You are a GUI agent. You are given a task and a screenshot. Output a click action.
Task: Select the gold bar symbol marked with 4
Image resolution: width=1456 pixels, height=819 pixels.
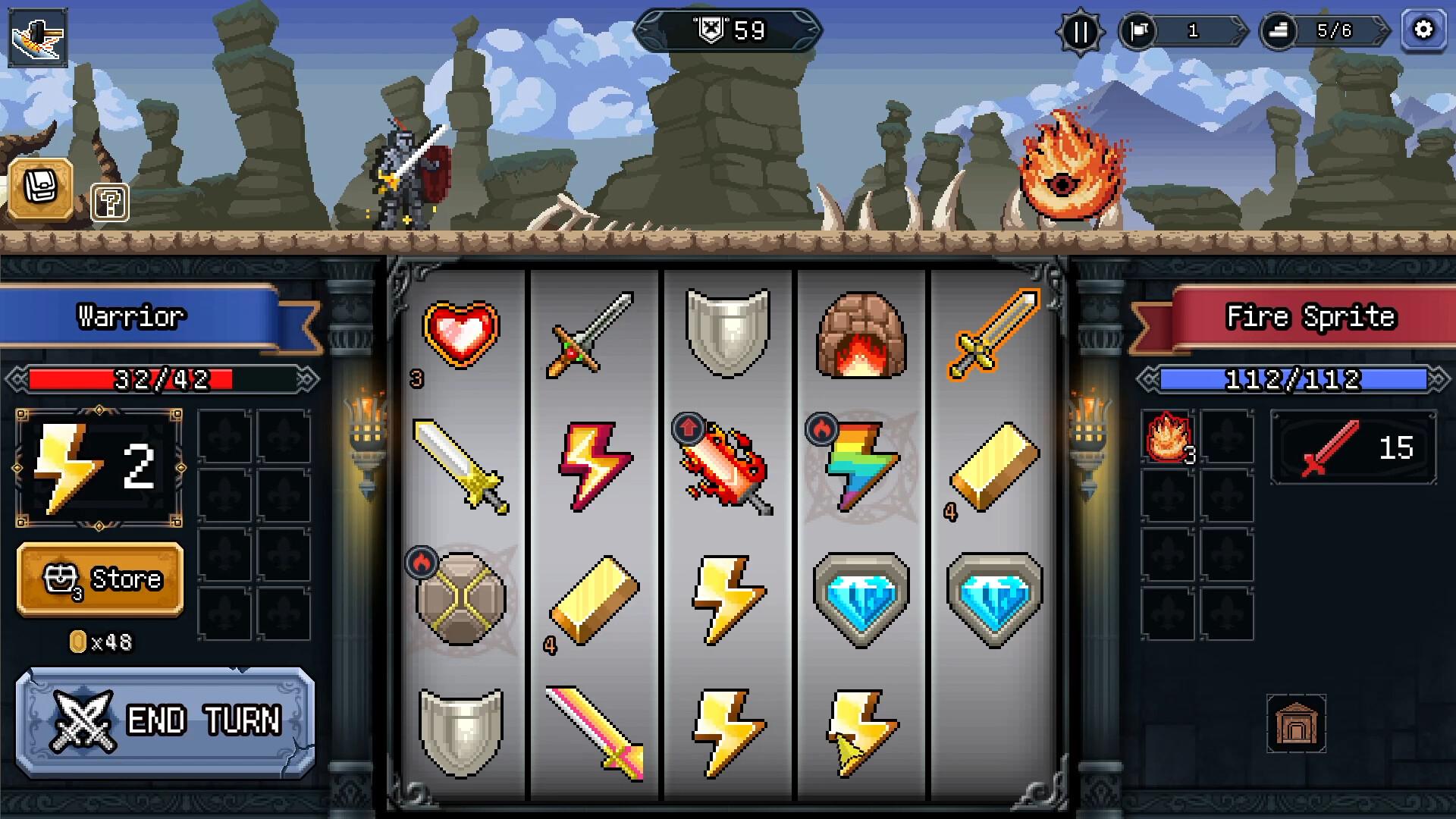pos(595,599)
